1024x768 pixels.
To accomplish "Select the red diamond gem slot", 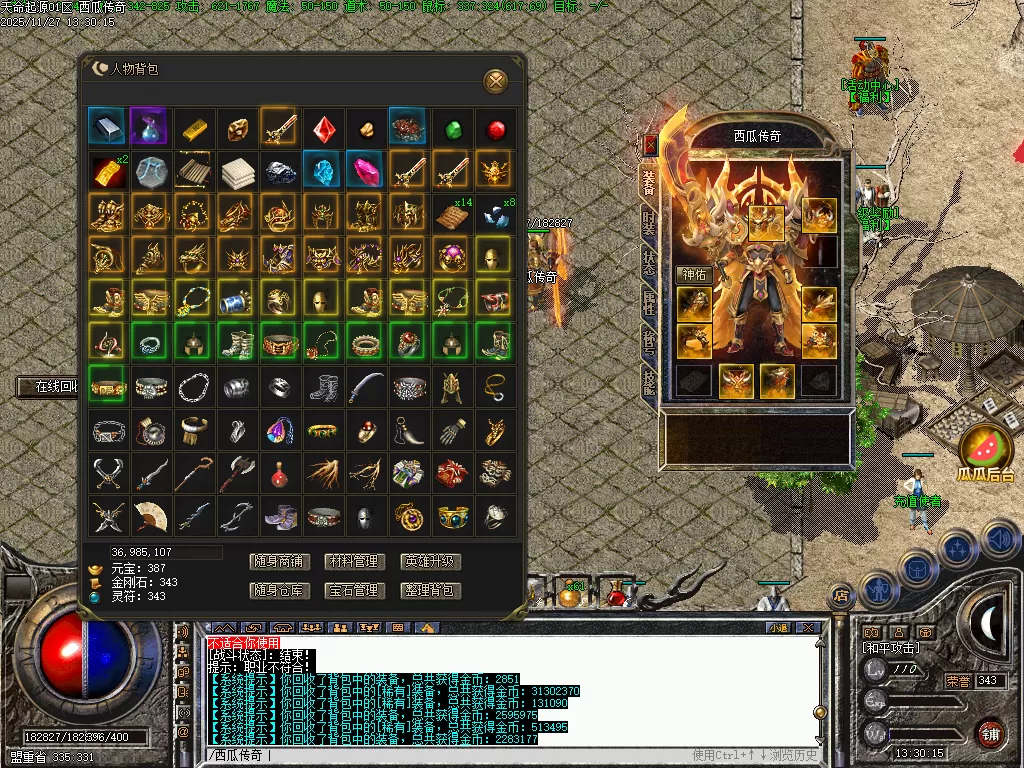I will [x=323, y=128].
